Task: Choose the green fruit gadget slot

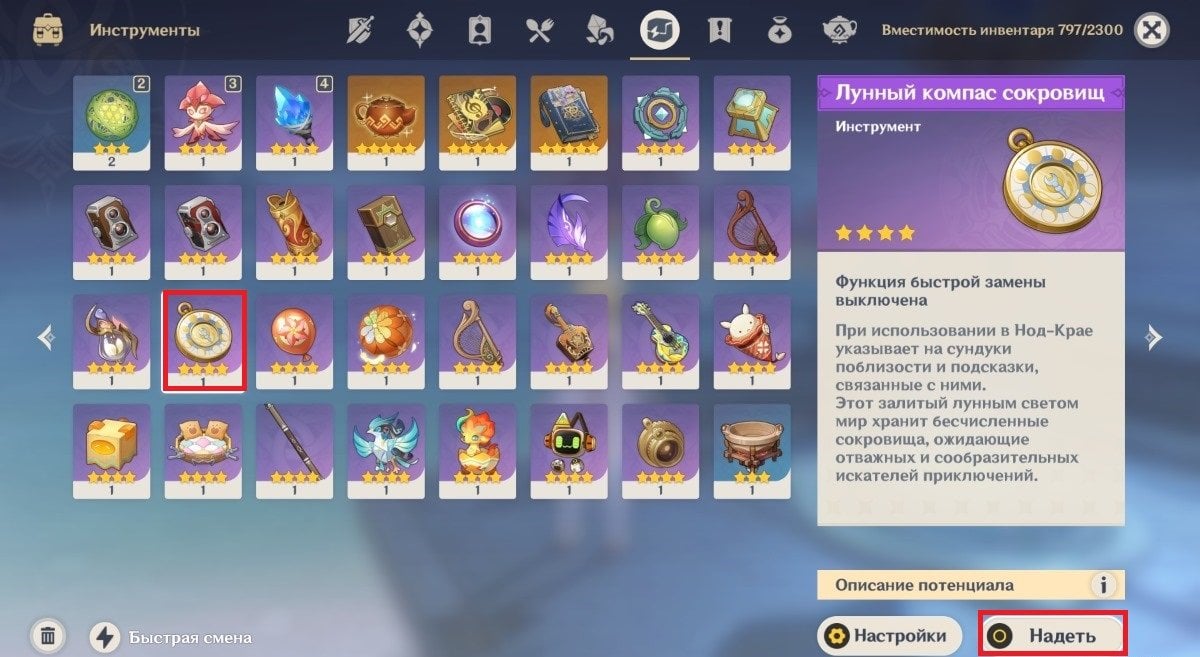Action: click(660, 230)
